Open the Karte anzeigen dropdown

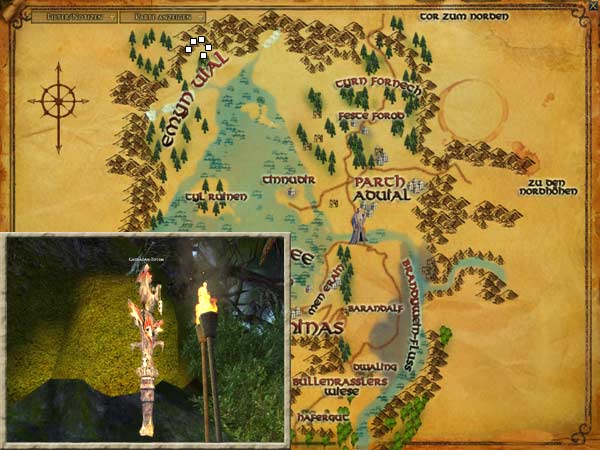(163, 17)
